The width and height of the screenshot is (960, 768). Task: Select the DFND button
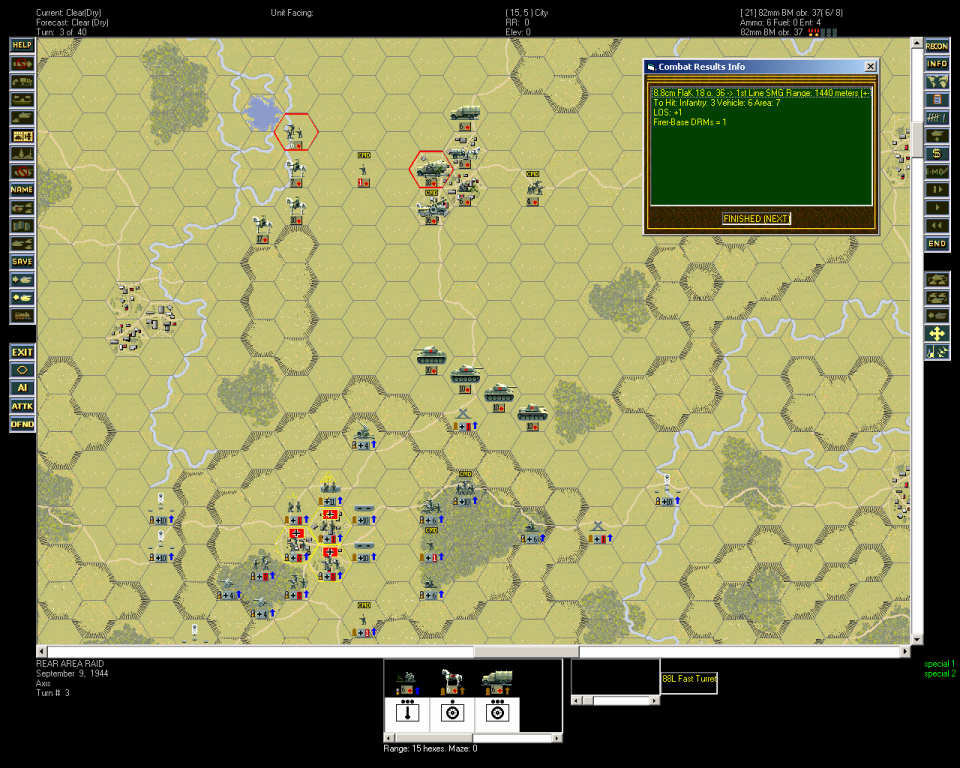pyautogui.click(x=22, y=424)
